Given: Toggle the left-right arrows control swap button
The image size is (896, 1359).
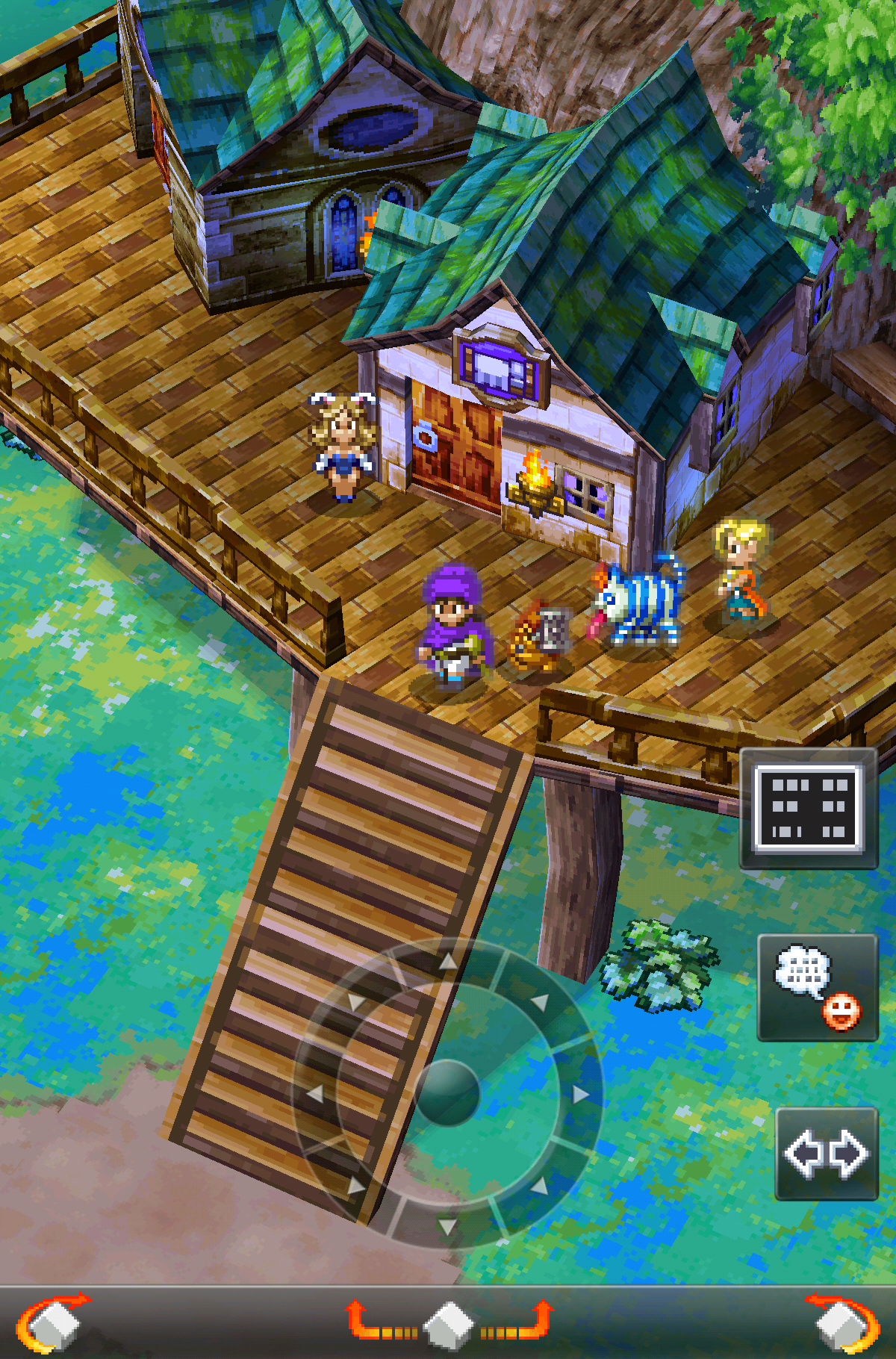Looking at the screenshot, I should pos(827,1154).
